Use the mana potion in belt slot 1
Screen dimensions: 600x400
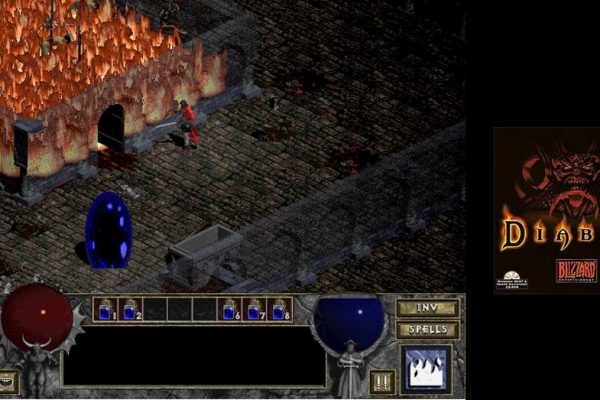click(x=106, y=310)
